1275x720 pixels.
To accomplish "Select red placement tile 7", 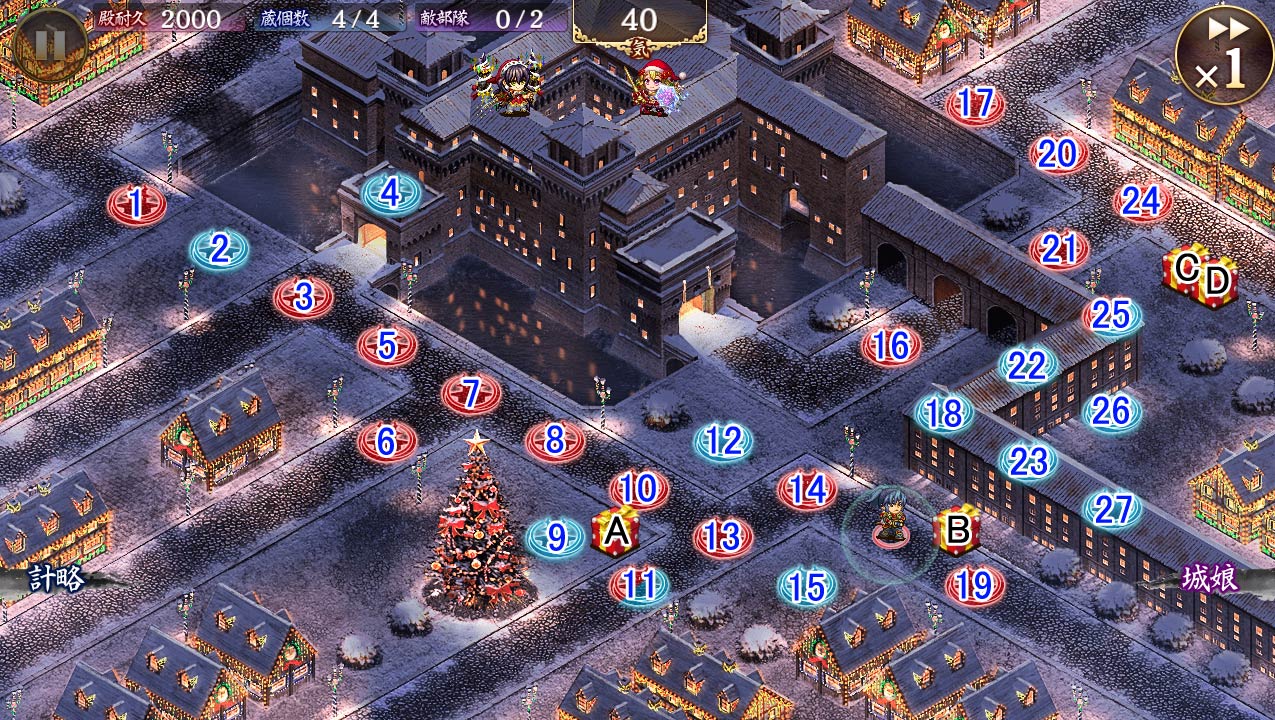I will click(471, 394).
